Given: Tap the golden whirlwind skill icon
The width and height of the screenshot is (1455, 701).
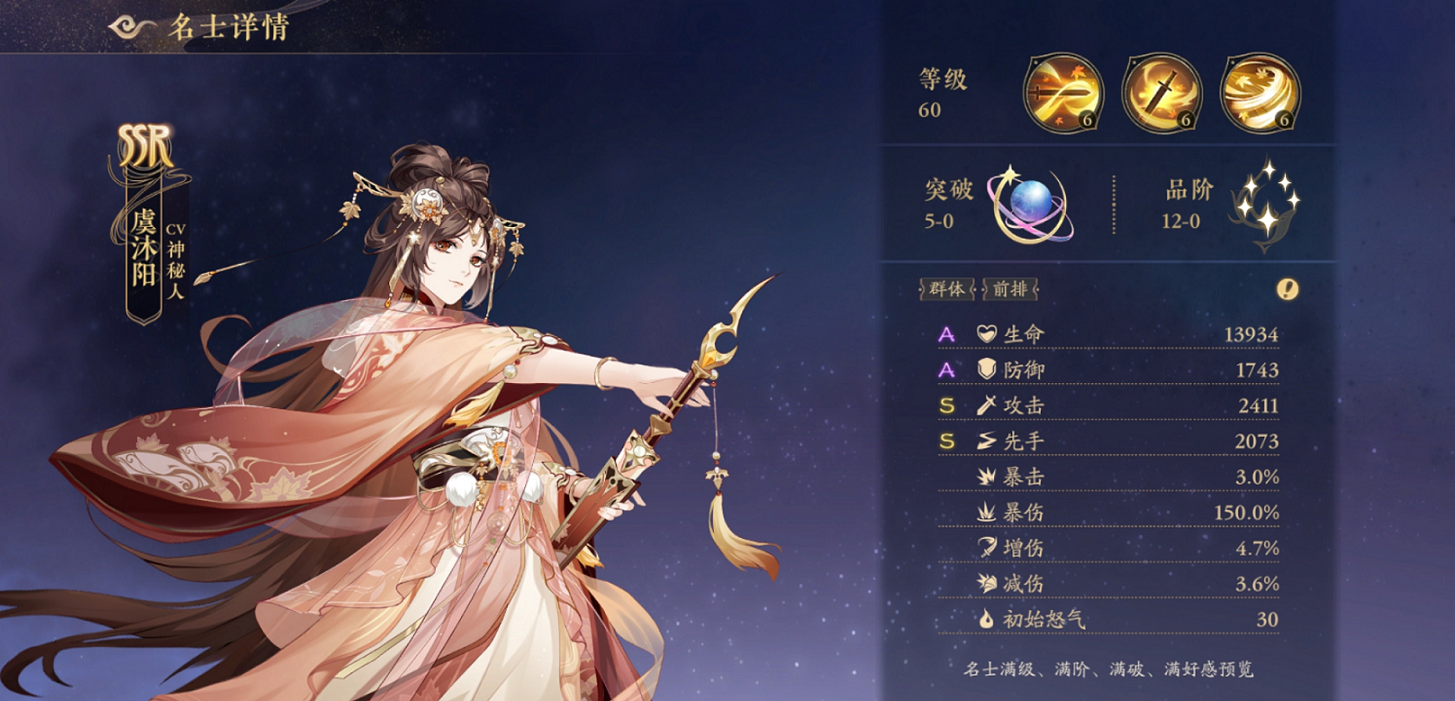Looking at the screenshot, I should pos(1260,93).
